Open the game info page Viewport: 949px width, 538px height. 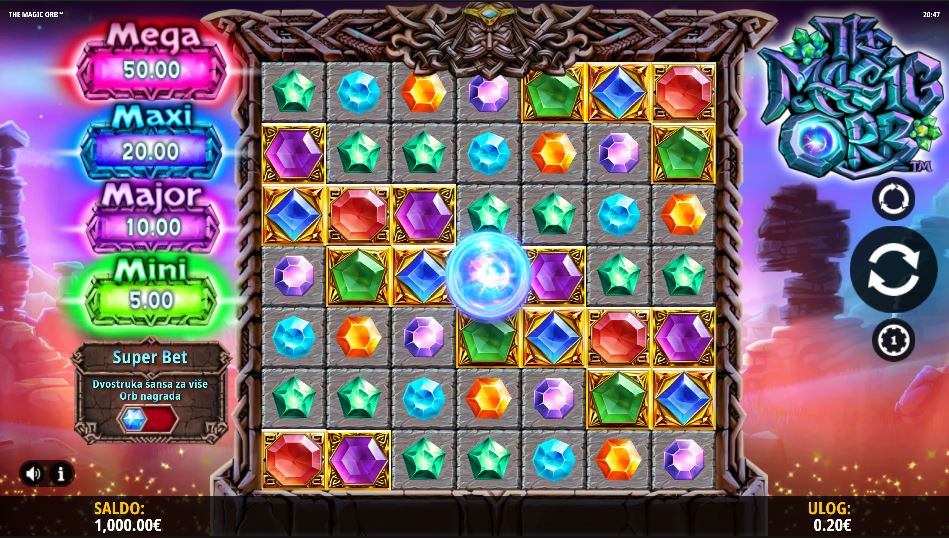coord(60,473)
